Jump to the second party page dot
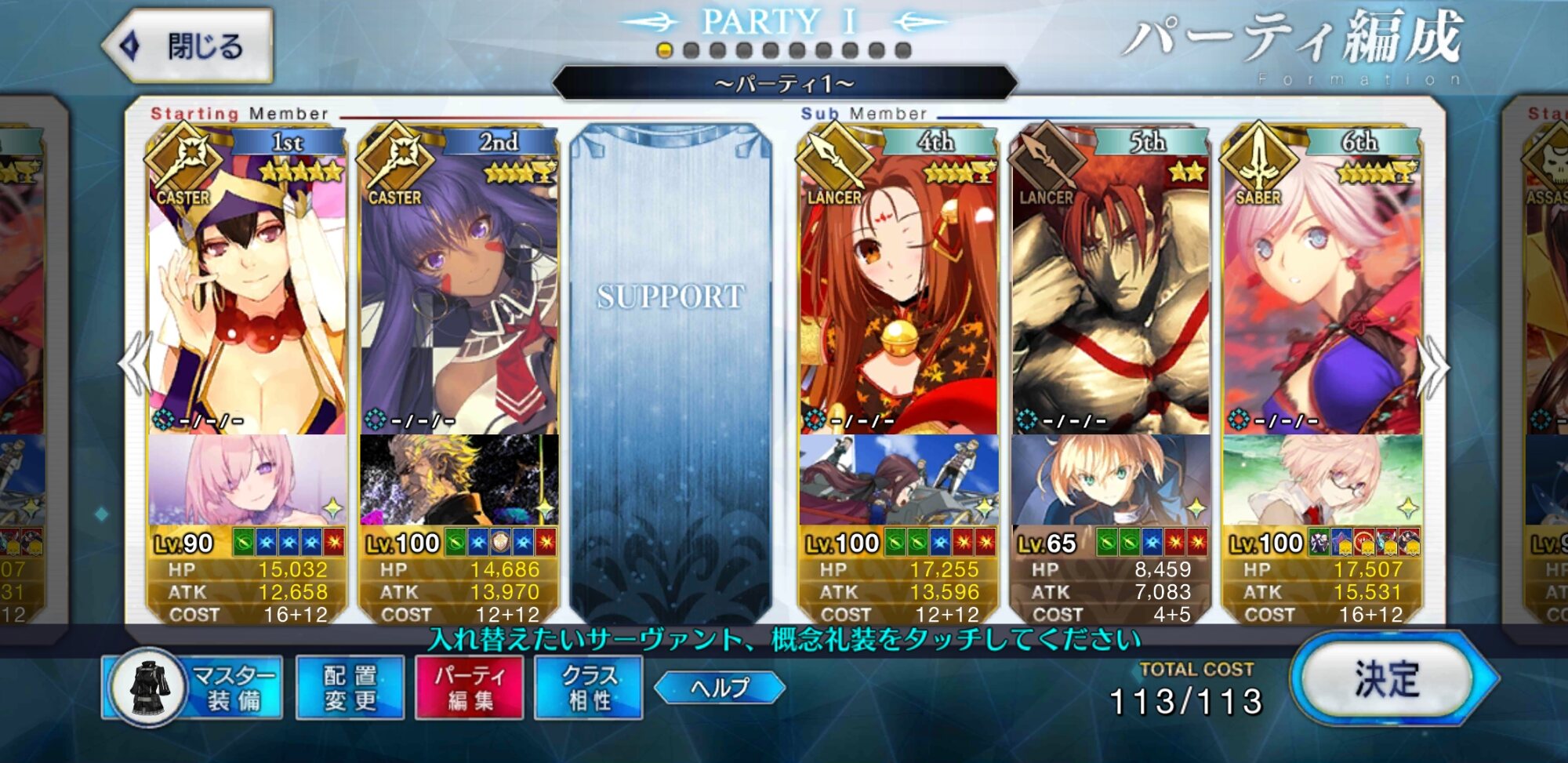 tap(691, 51)
